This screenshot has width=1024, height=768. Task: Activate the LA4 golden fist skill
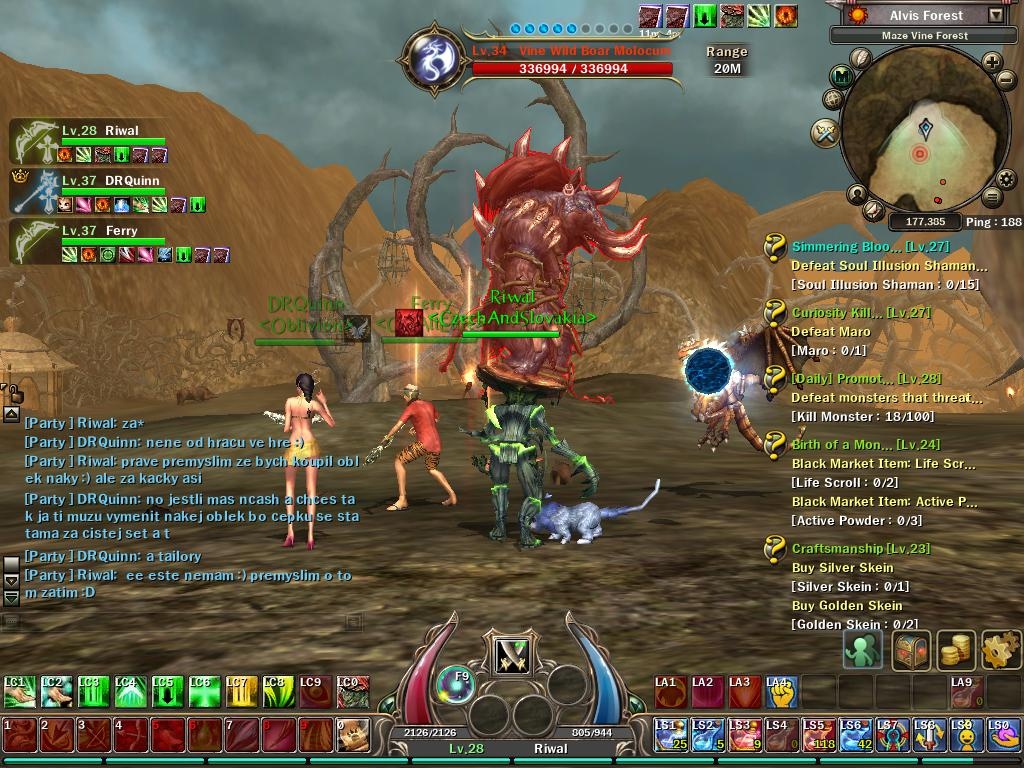click(781, 692)
